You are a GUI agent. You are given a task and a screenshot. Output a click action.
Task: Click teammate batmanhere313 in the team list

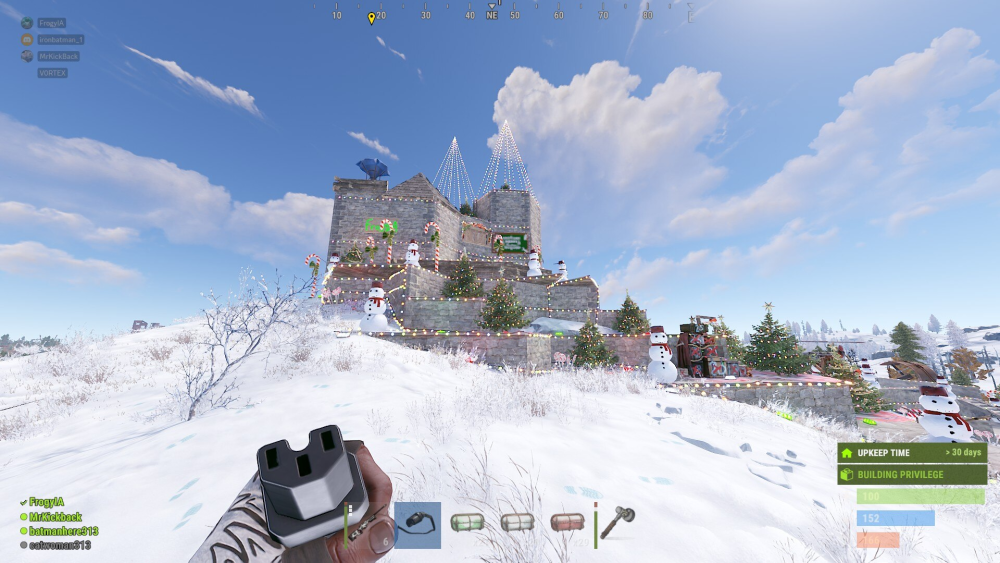tap(62, 531)
